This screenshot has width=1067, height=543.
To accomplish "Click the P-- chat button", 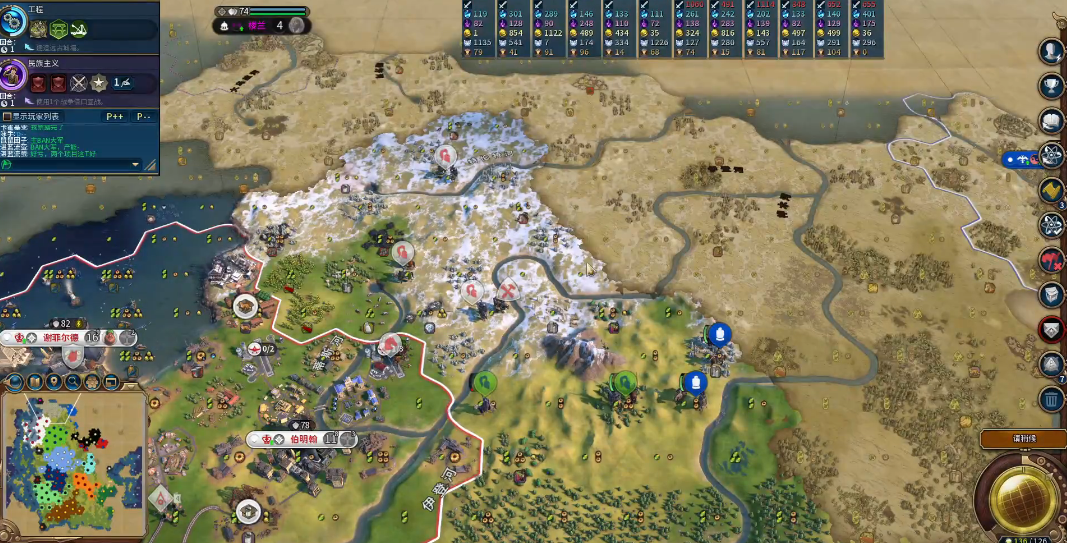I will (x=143, y=116).
